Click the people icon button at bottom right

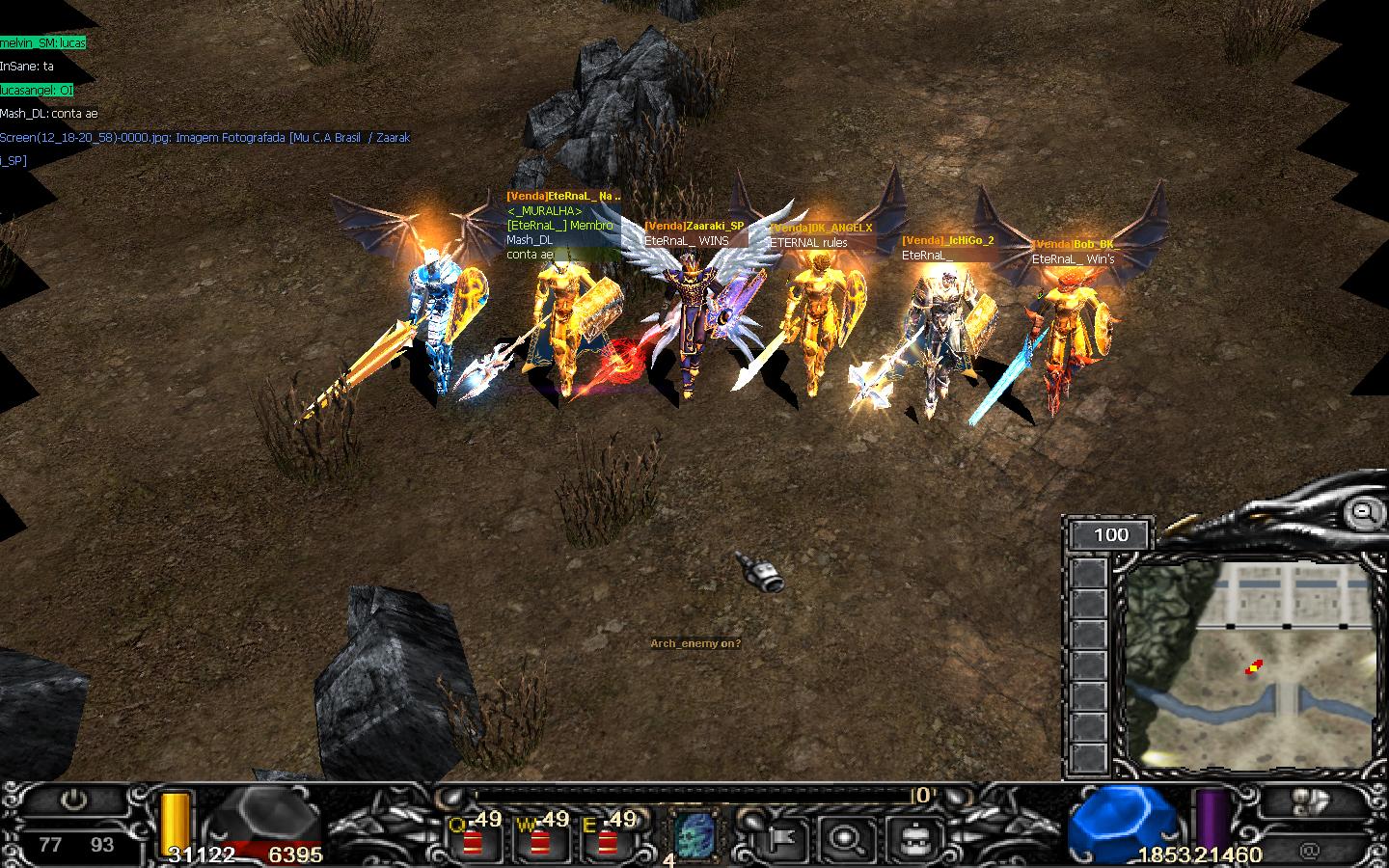pyautogui.click(x=1308, y=802)
